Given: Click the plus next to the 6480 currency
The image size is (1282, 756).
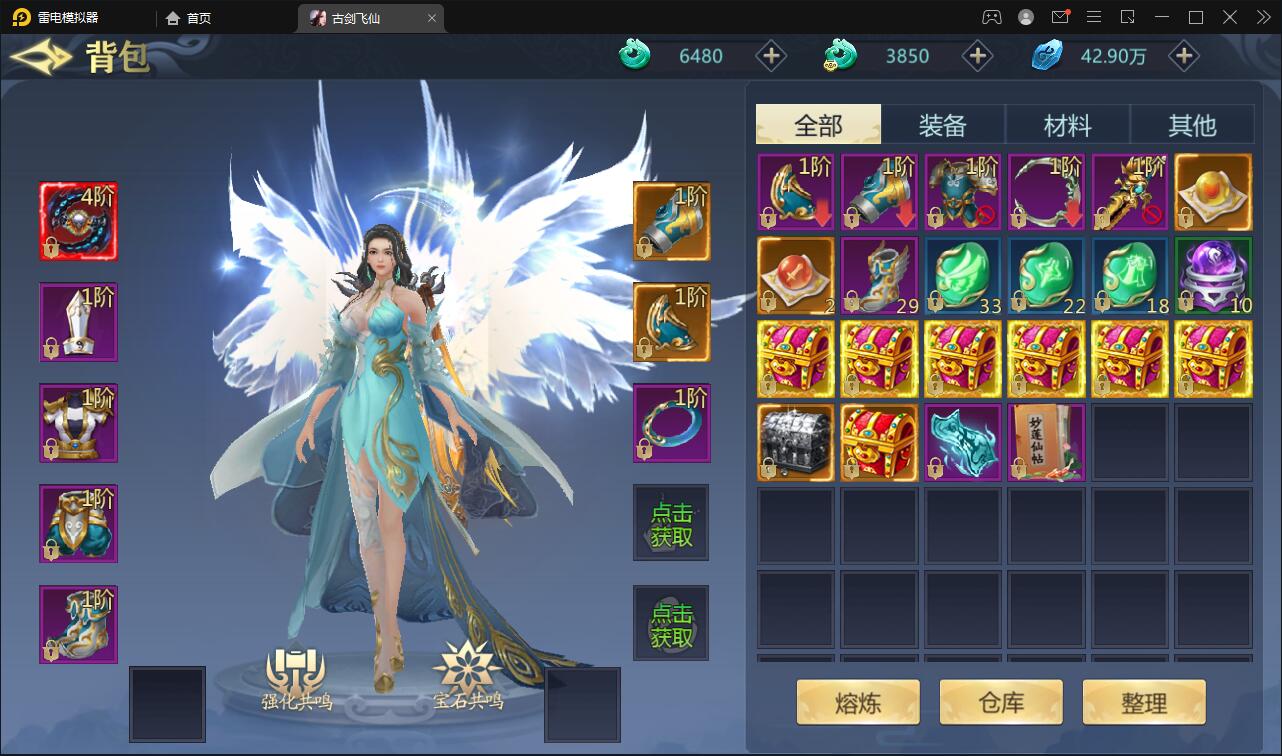Looking at the screenshot, I should click(770, 56).
